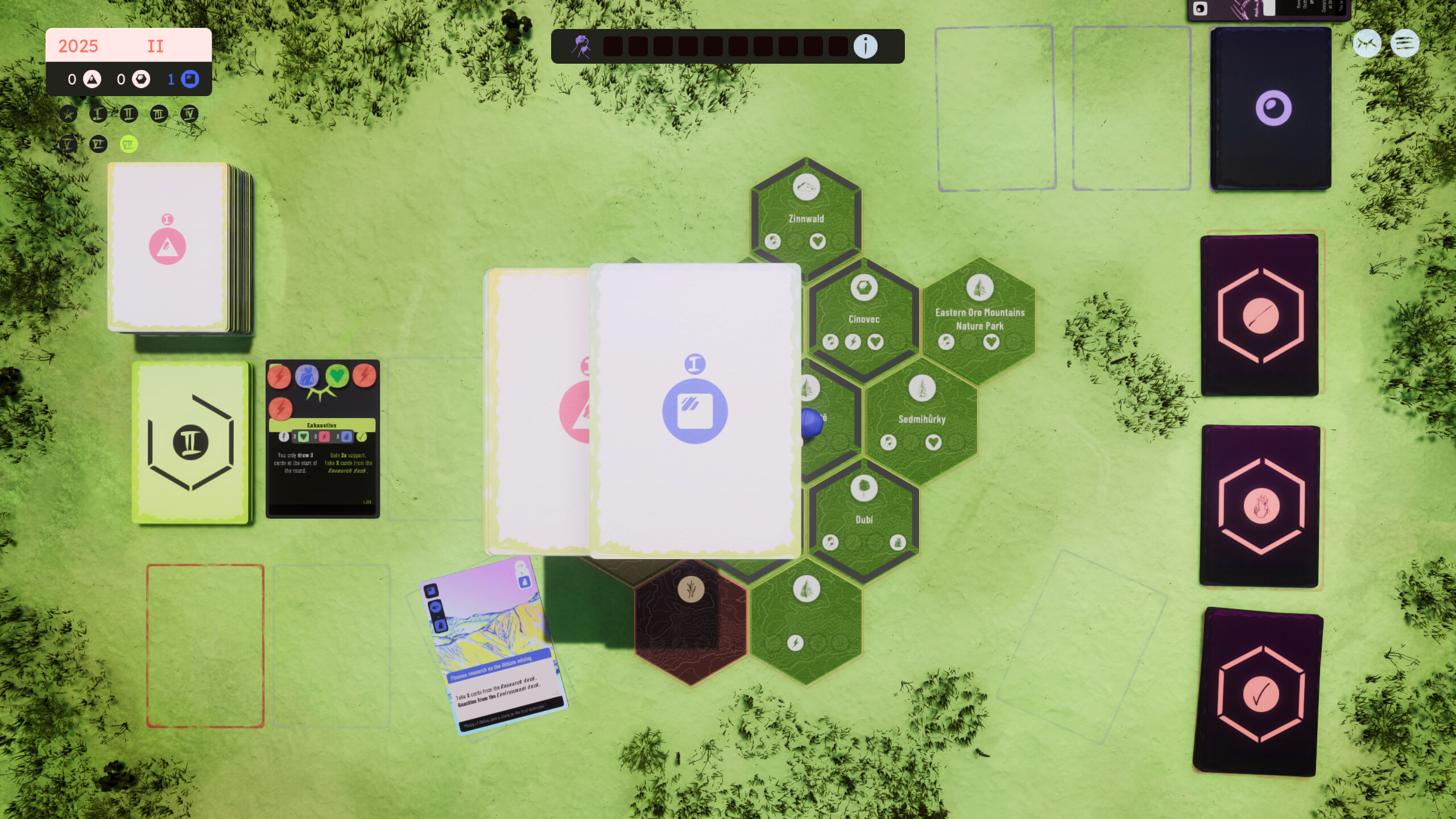Open the hamburger menu in the top-right corner

(1407, 43)
